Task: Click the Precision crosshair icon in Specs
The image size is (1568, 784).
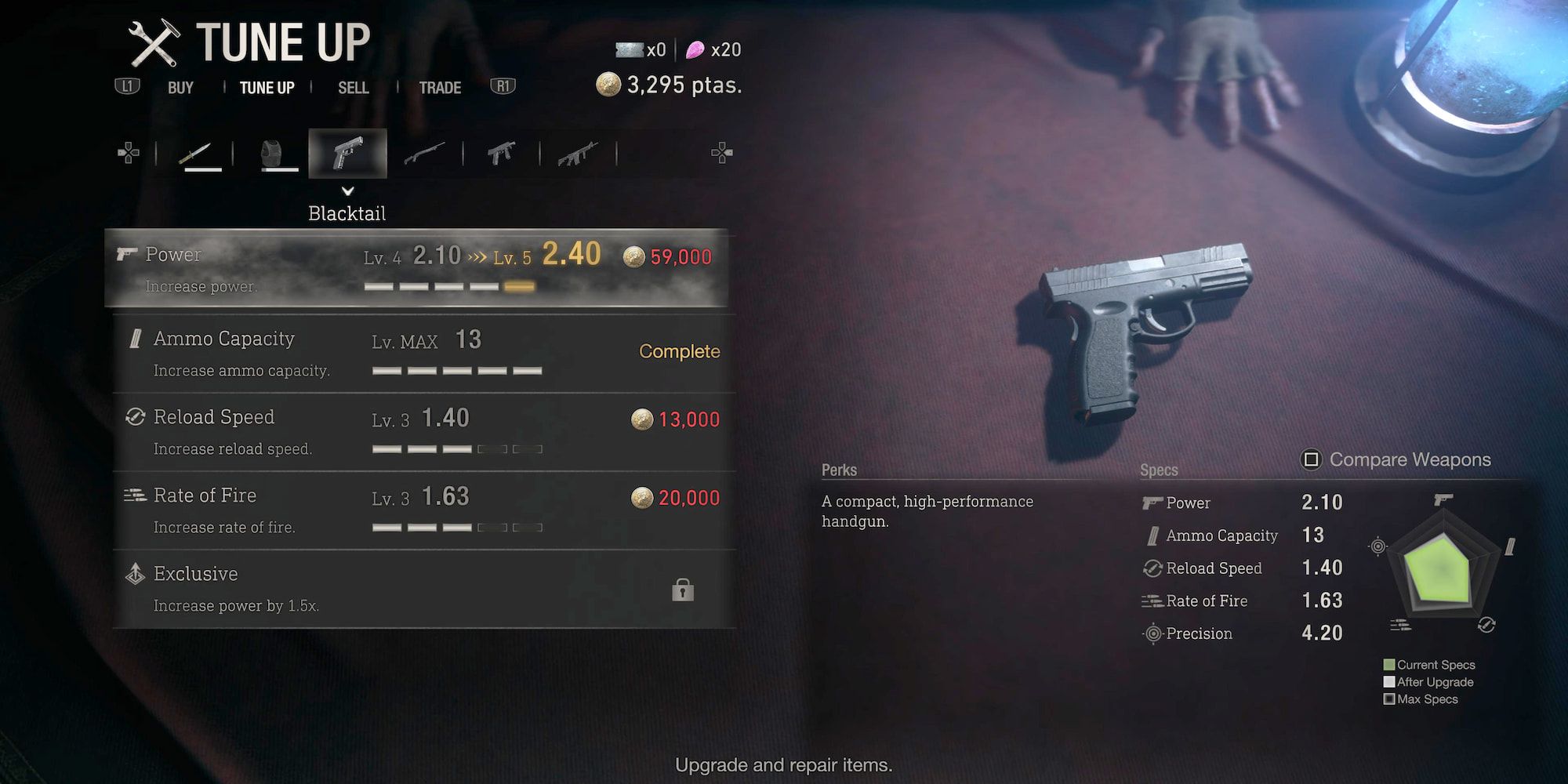Action: pos(1151,633)
